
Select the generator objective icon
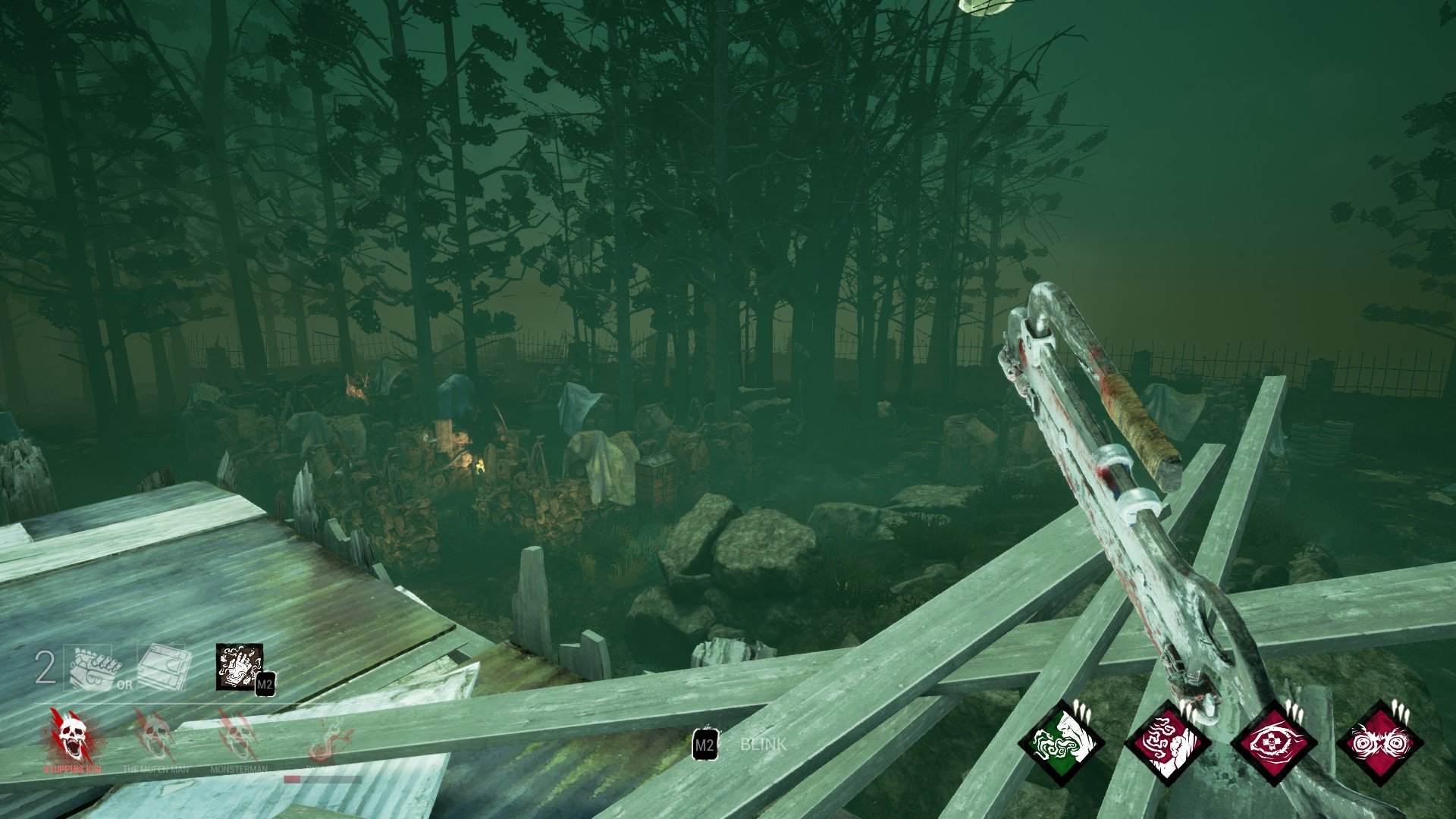pyautogui.click(x=92, y=668)
